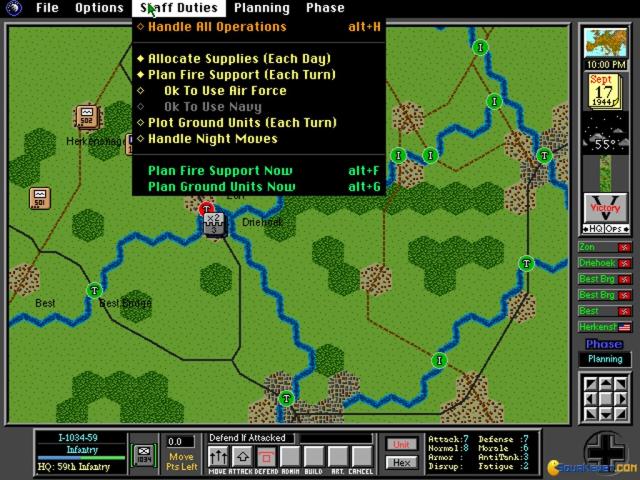This screenshot has height=480, width=640.
Task: Open the File menu
Action: pyautogui.click(x=47, y=8)
